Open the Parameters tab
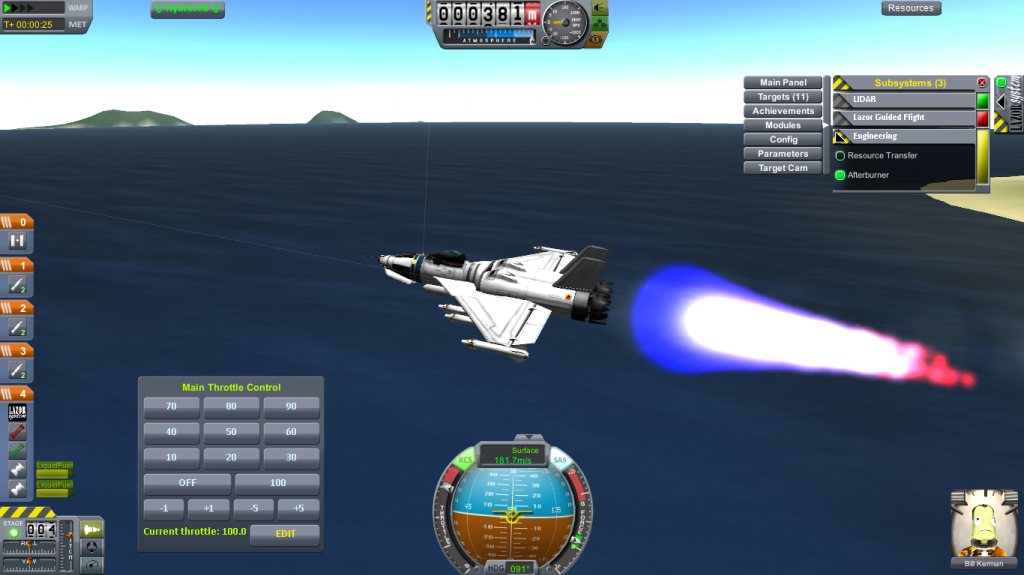This screenshot has width=1024, height=575. point(783,154)
